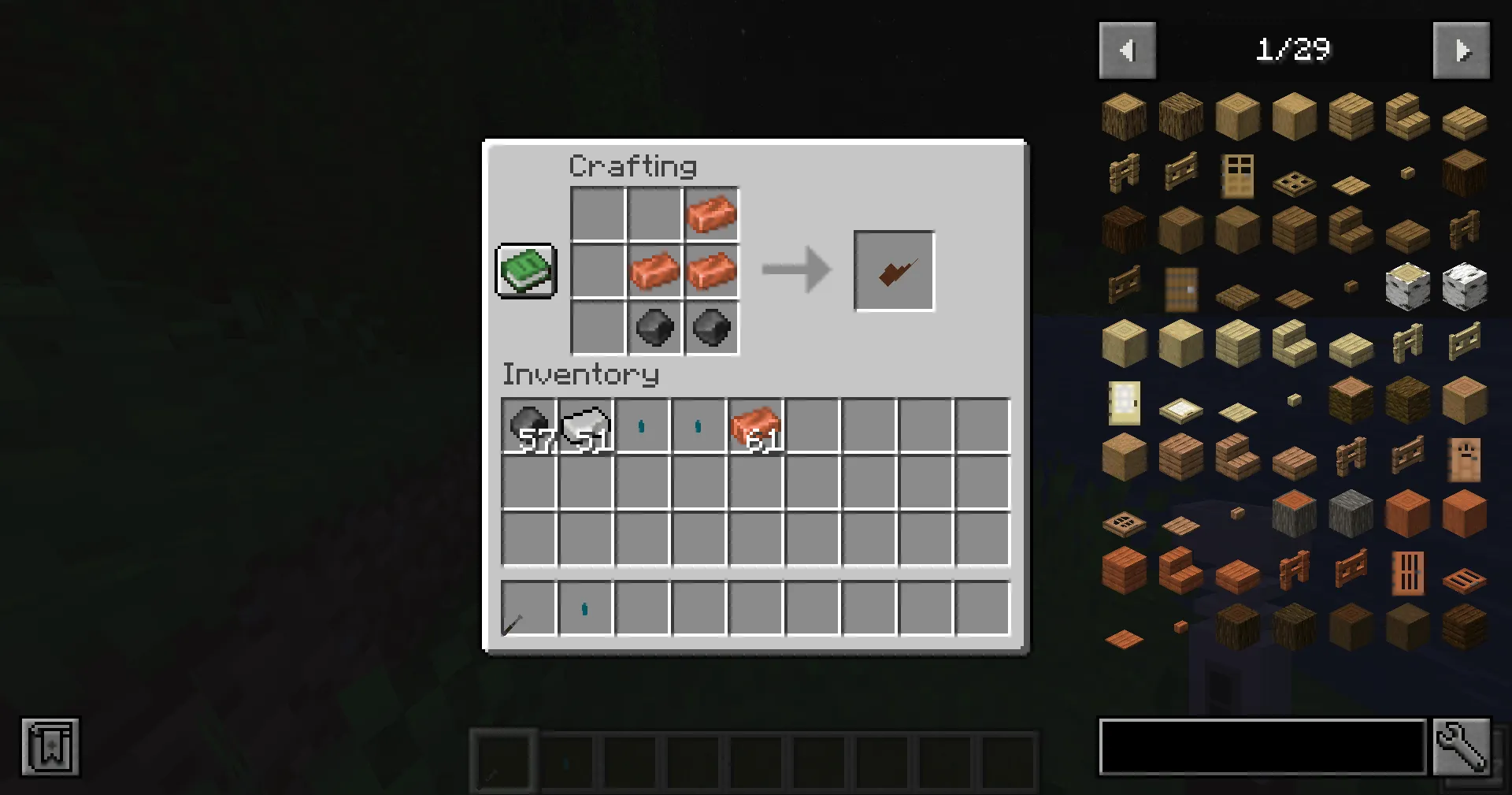Select the copper ingot in the crafting result slot
The height and width of the screenshot is (795, 1512).
pos(893,270)
